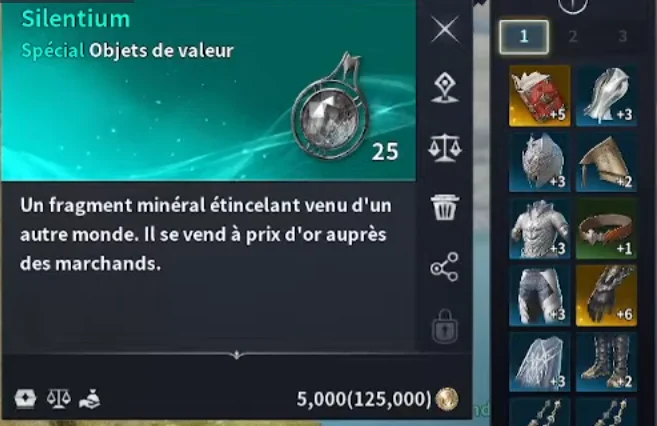The image size is (657, 426).
Task: Expand the tooltip with the bottom arrow
Action: click(x=237, y=354)
